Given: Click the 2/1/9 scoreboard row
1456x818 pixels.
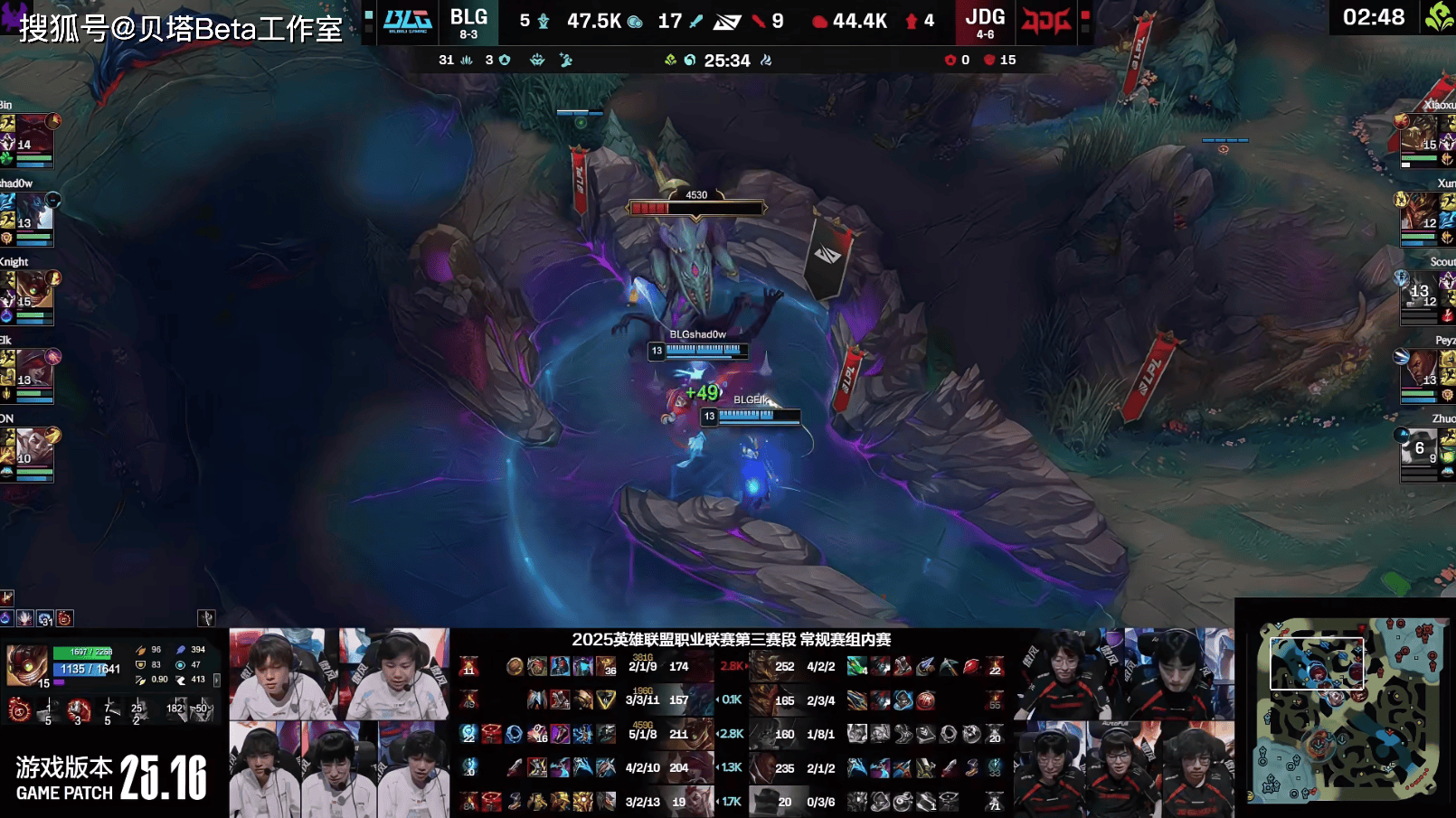Looking at the screenshot, I should pyautogui.click(x=643, y=667).
